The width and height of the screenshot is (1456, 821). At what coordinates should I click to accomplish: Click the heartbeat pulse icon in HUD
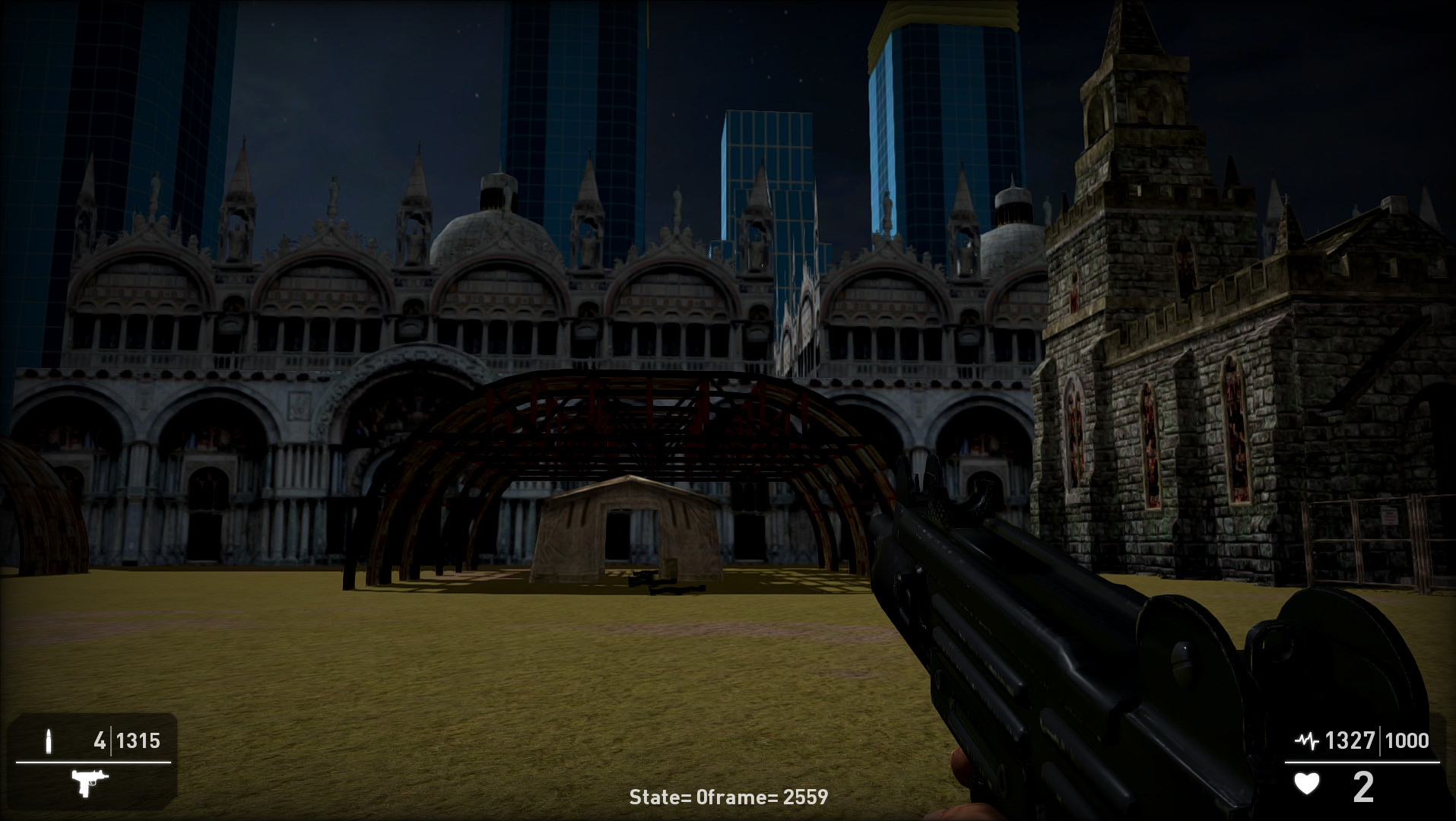point(1305,738)
